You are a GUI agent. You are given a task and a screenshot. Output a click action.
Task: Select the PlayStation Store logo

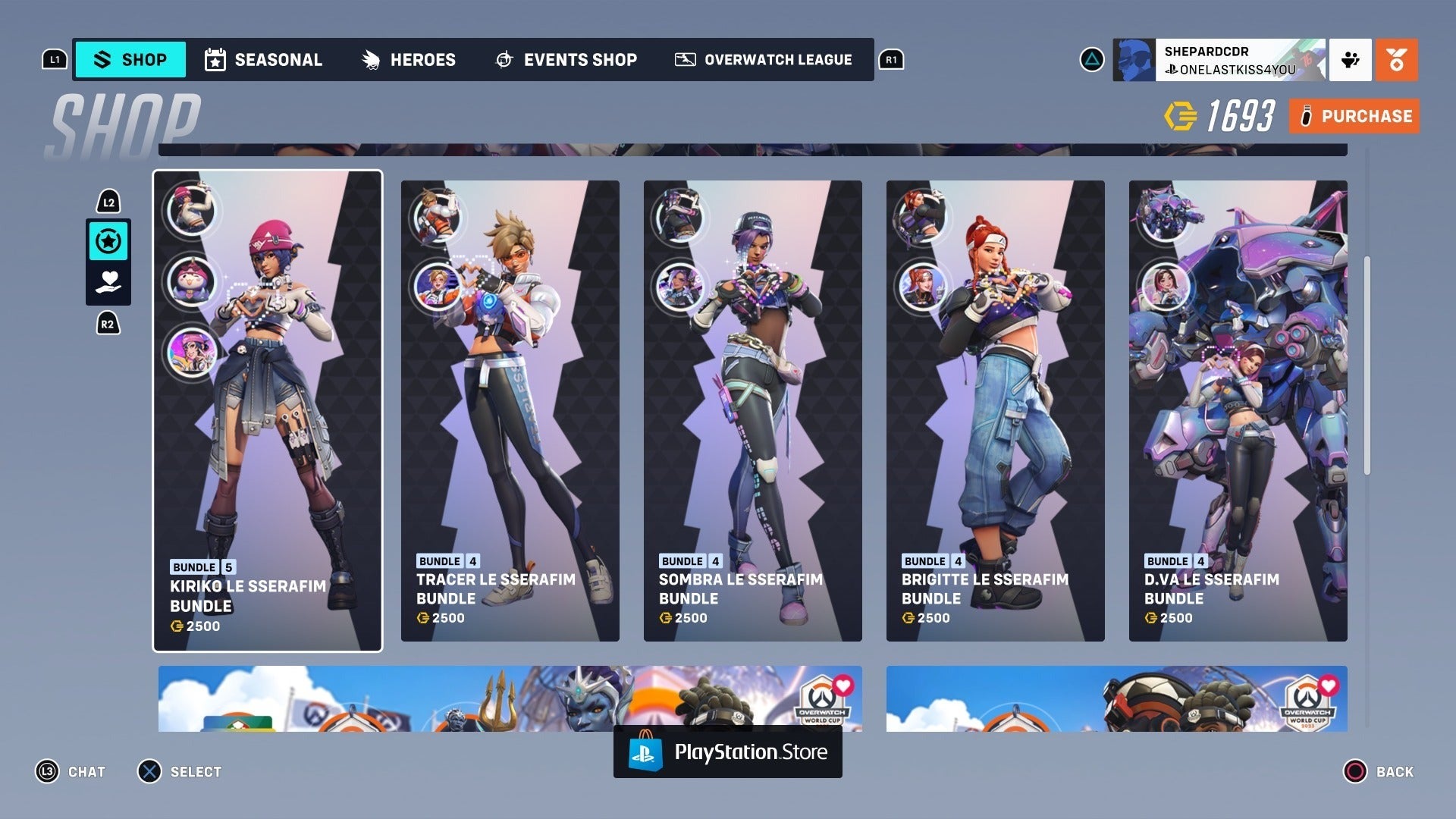point(726,752)
